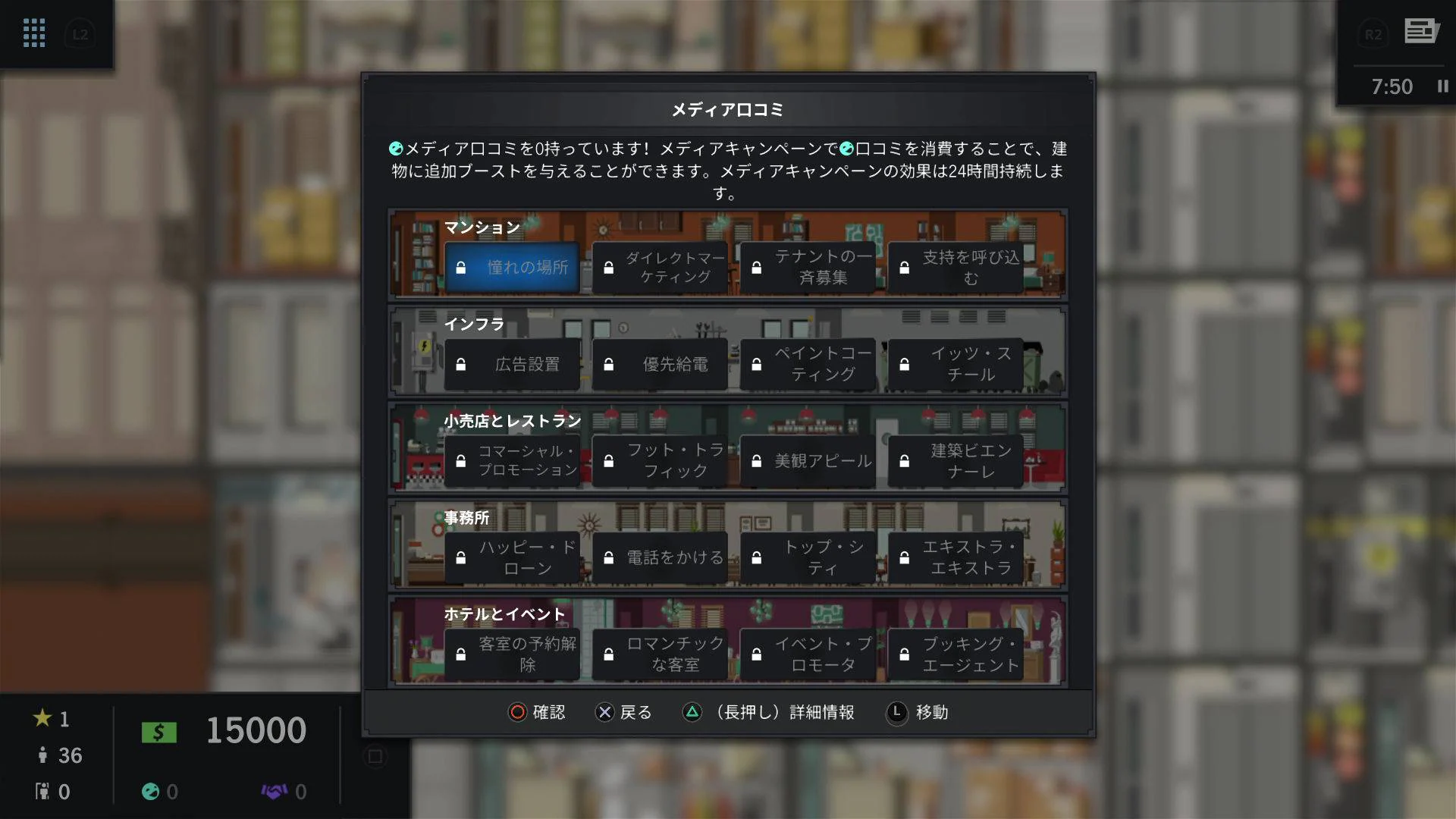Select the 広告設置 infrastructure campaign
Image resolution: width=1456 pixels, height=819 pixels.
pos(513,364)
